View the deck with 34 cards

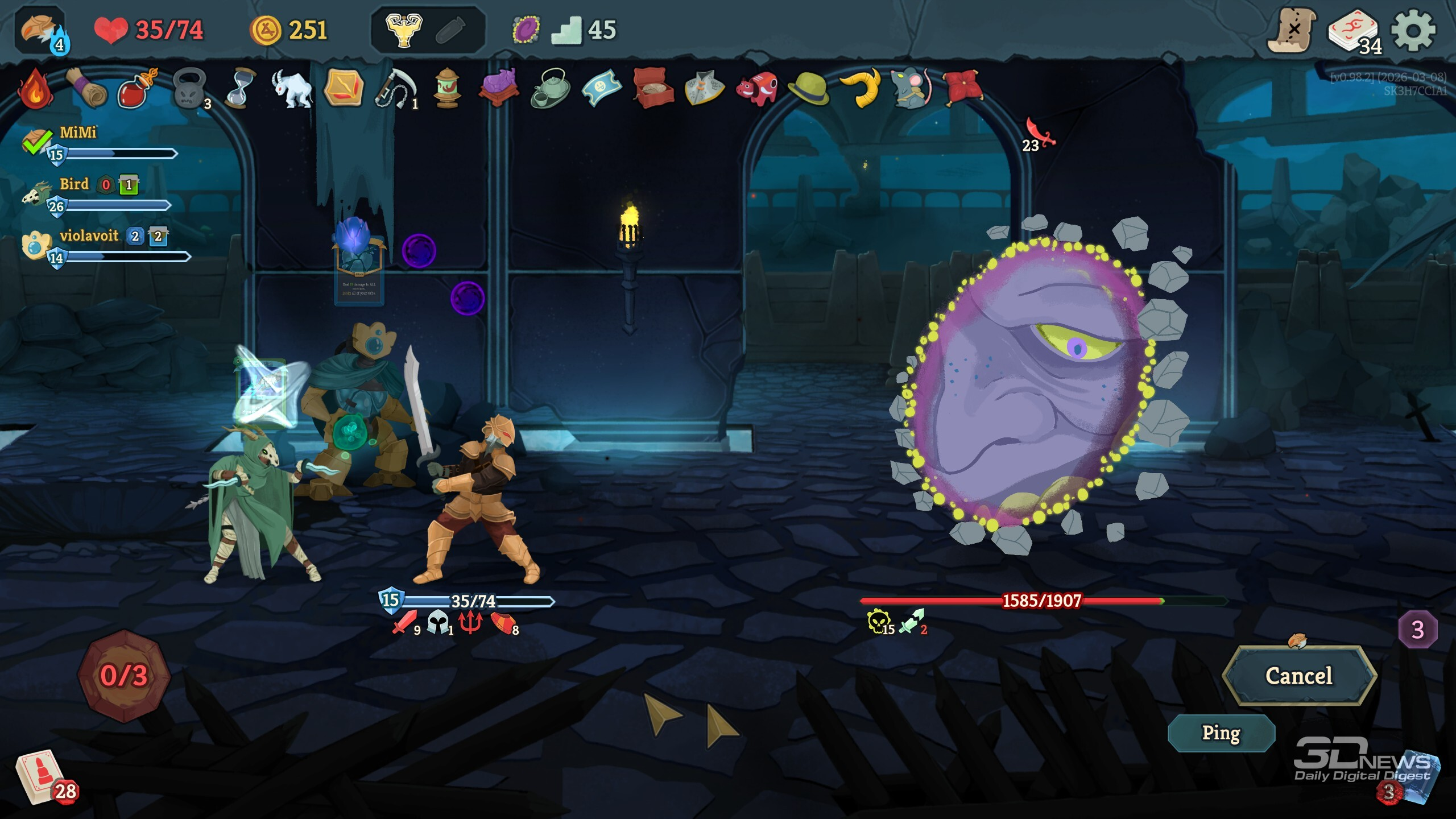[1354, 32]
